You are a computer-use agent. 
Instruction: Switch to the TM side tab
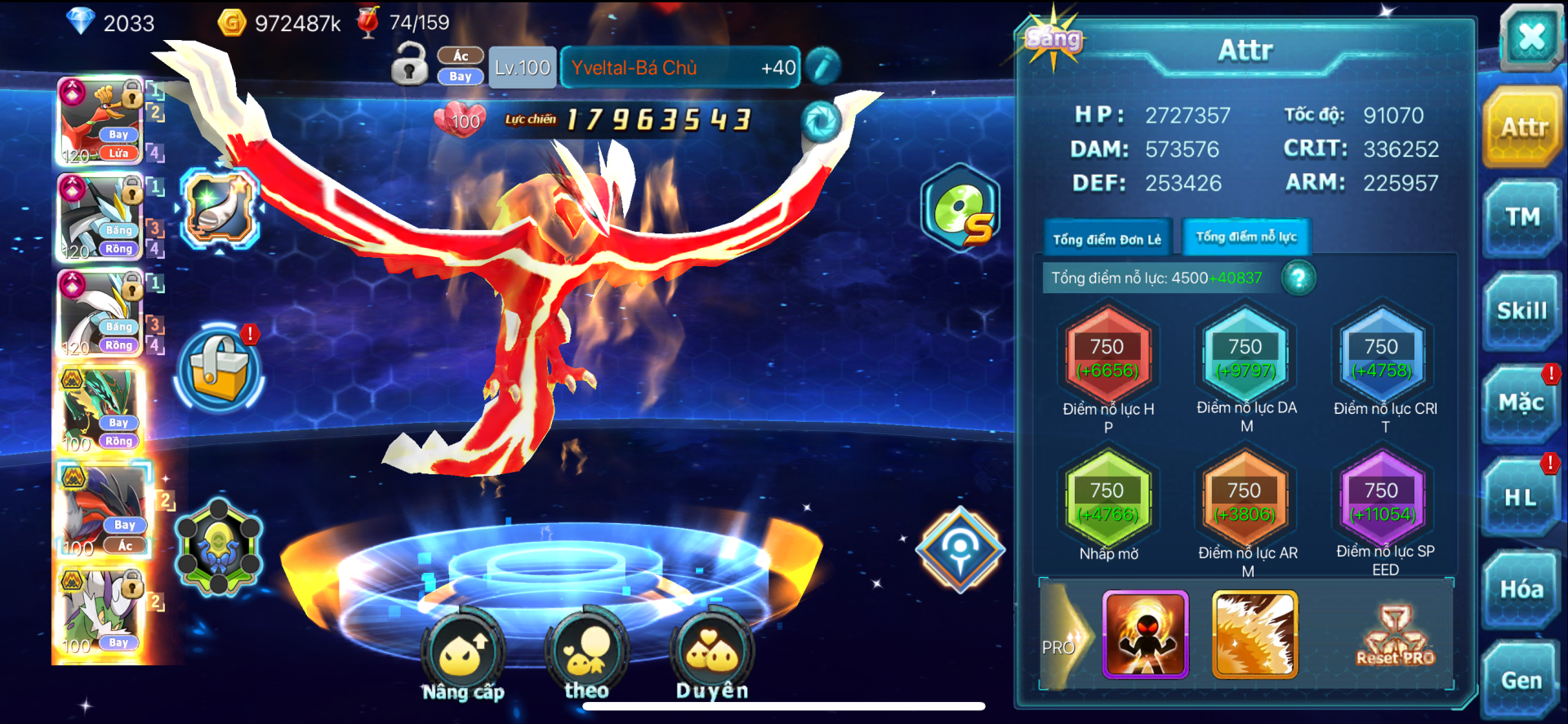[1522, 217]
